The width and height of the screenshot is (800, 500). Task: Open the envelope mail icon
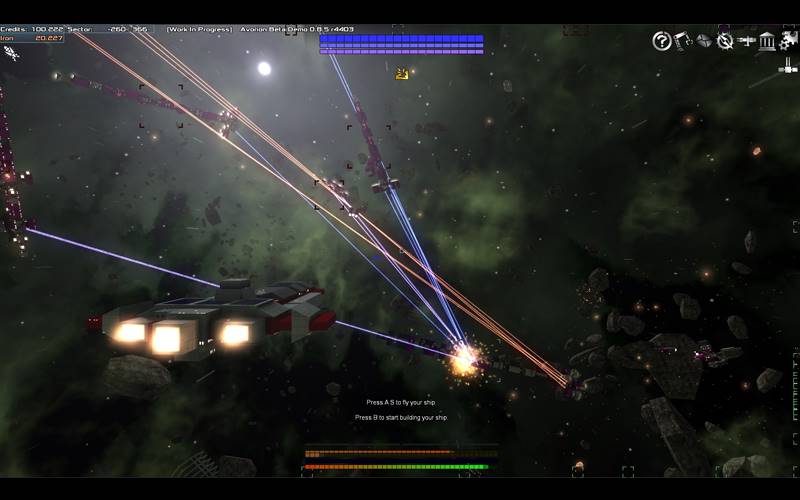point(704,41)
